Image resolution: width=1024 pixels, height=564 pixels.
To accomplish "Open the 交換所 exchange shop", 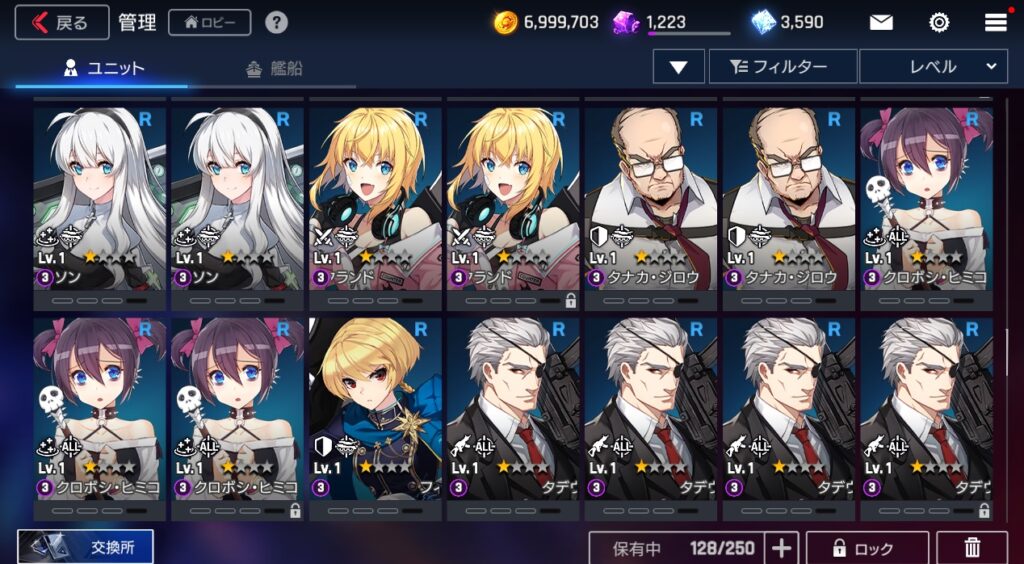I will pyautogui.click(x=86, y=546).
